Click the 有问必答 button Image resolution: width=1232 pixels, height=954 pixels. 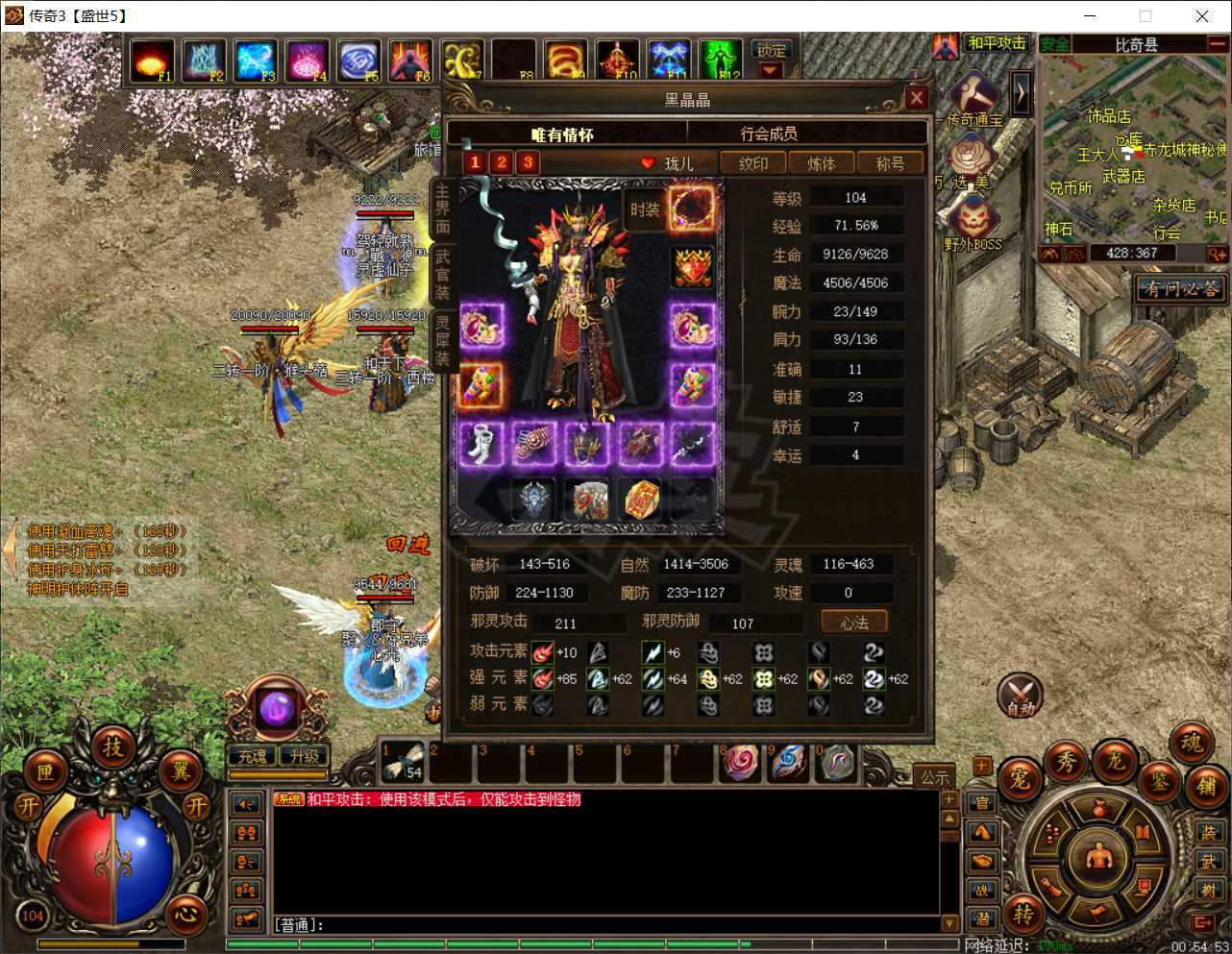click(1181, 288)
